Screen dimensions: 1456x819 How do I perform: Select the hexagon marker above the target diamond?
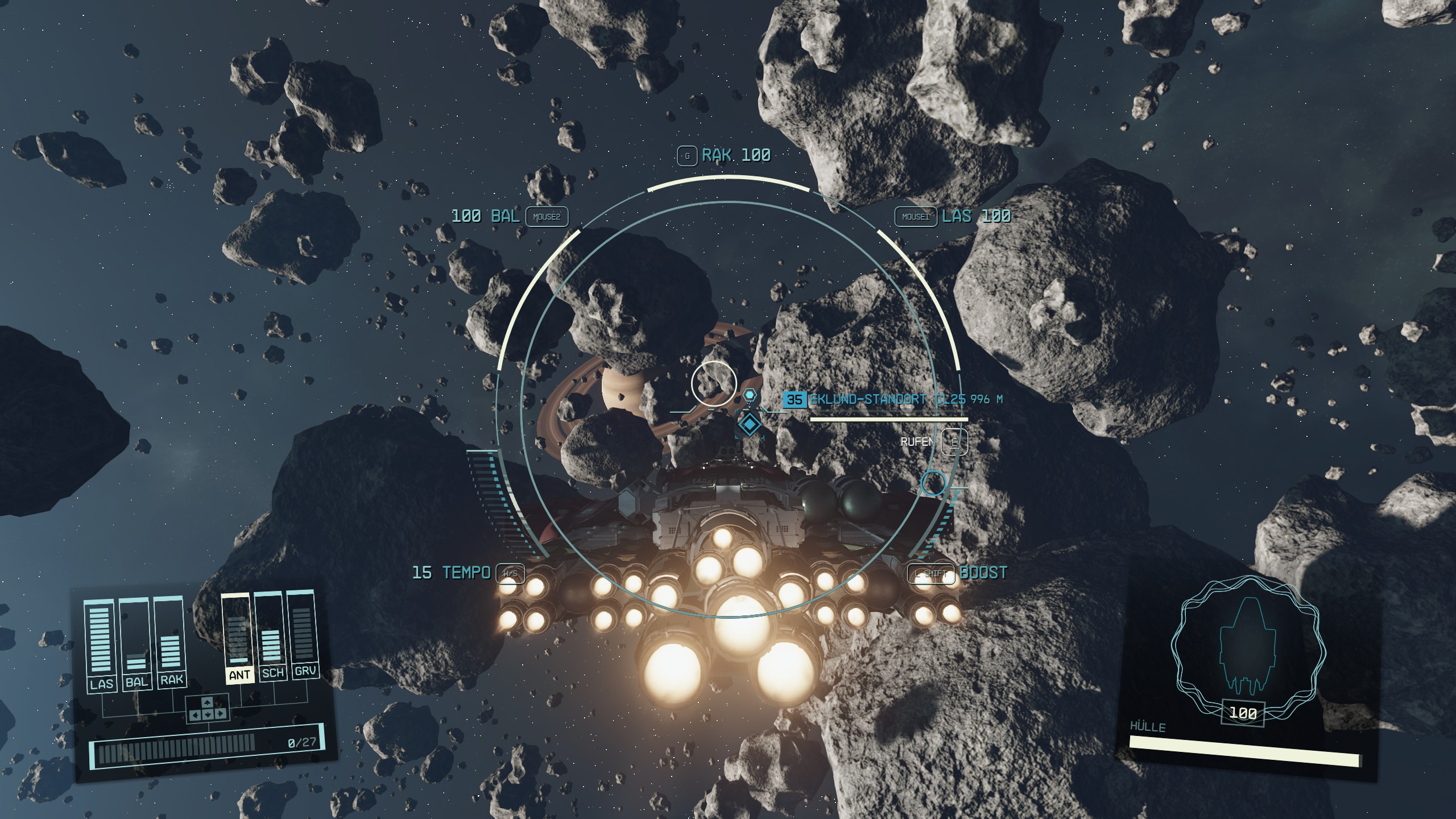click(750, 395)
